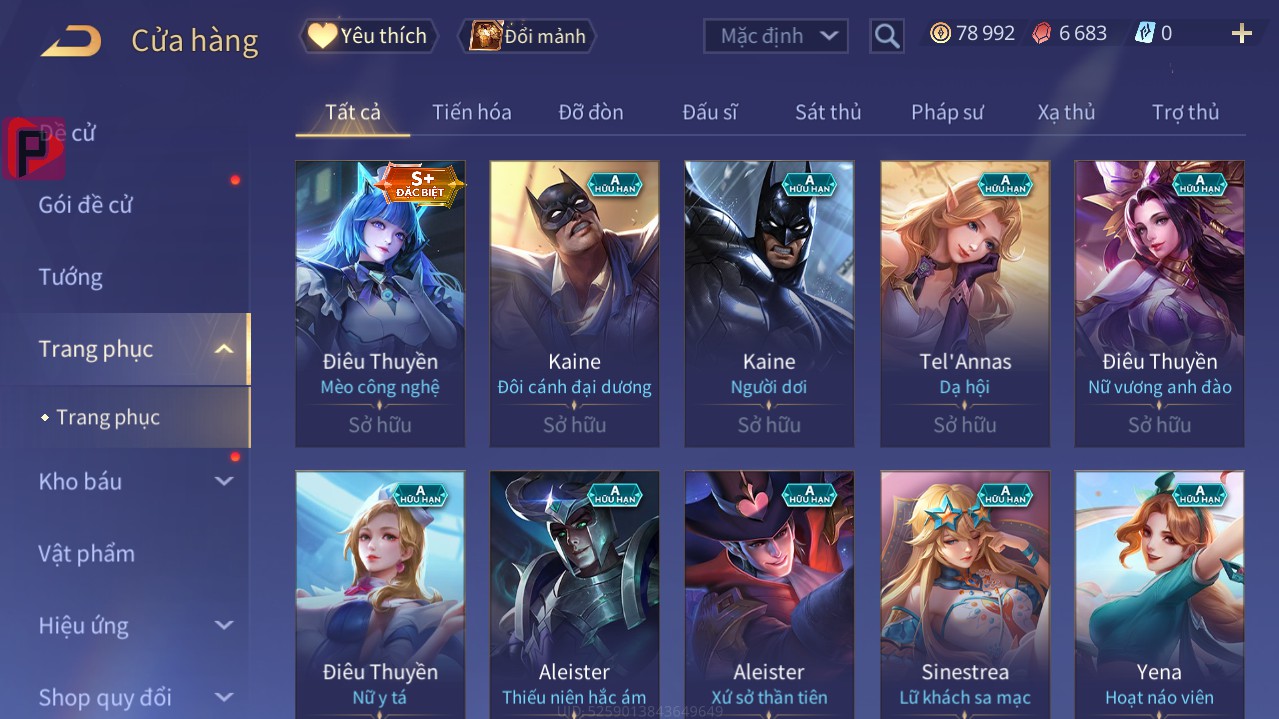
Task: Switch to the Trợ thủ tab
Action: (1185, 112)
